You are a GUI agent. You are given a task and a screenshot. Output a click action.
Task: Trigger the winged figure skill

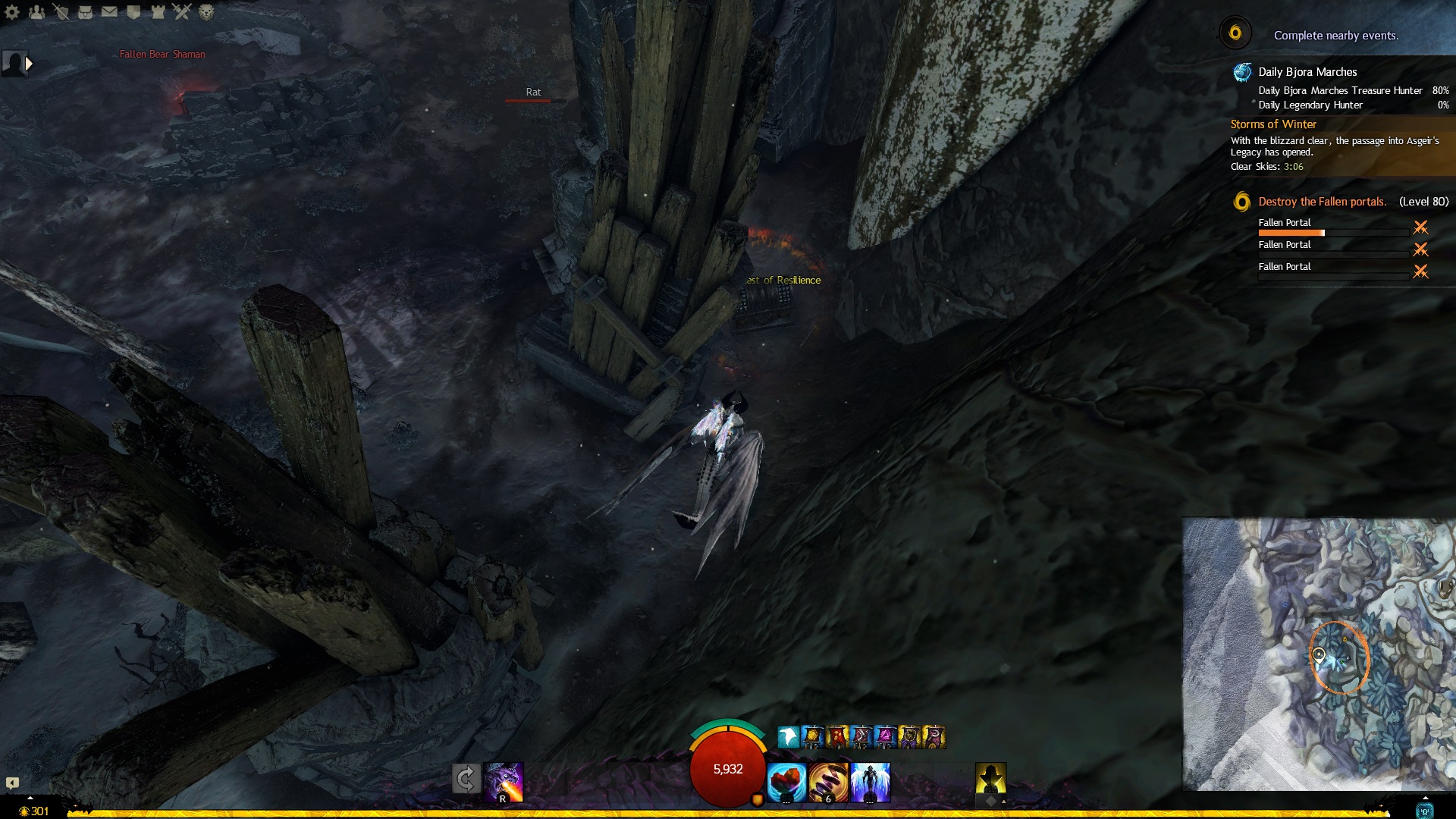coord(870,782)
